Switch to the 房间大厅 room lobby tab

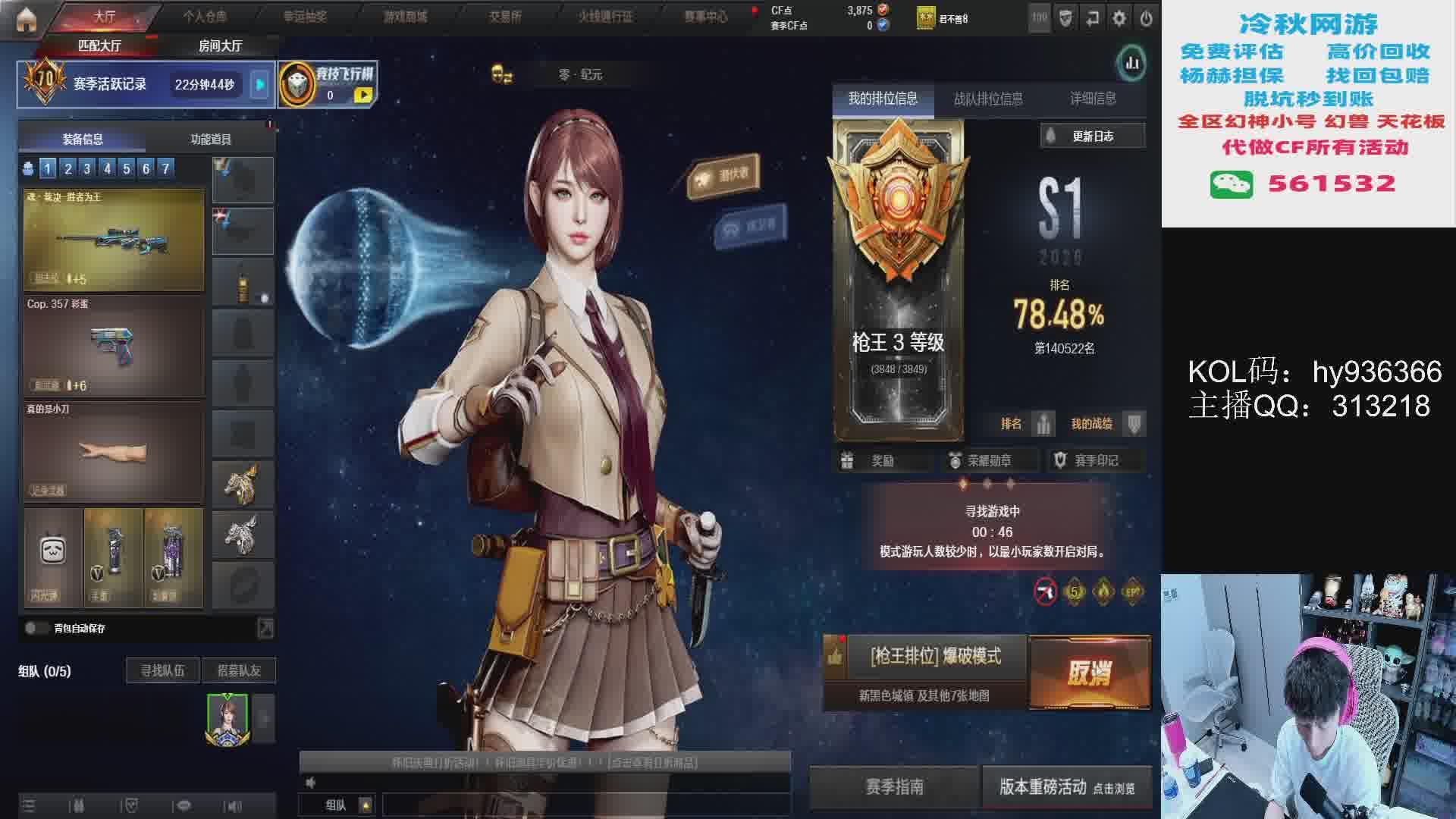point(220,46)
